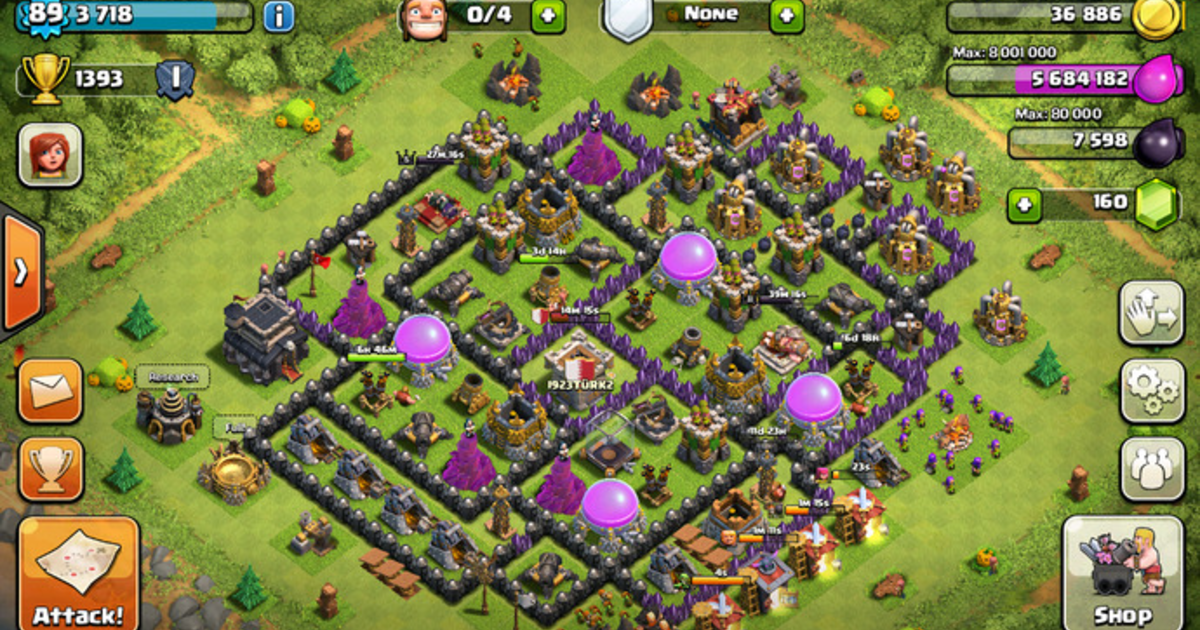The image size is (1200, 630).
Task: Open the friends people button
Action: 1151,469
